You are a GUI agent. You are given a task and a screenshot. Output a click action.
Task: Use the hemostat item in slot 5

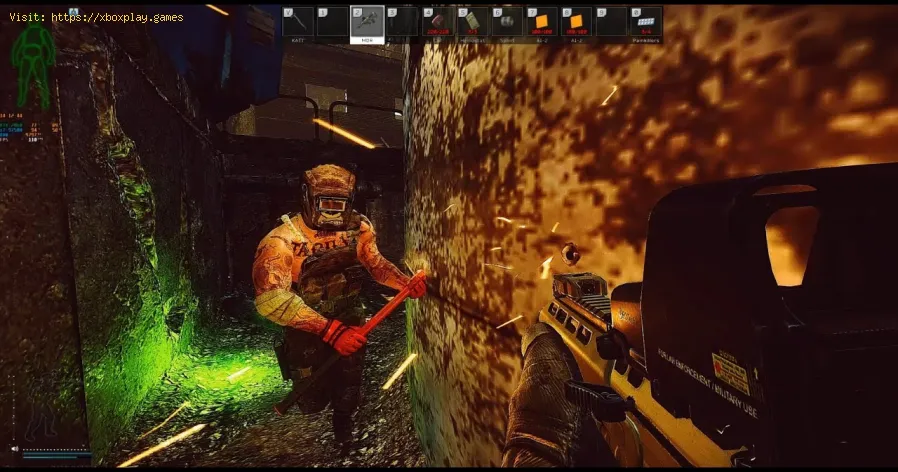coord(471,22)
